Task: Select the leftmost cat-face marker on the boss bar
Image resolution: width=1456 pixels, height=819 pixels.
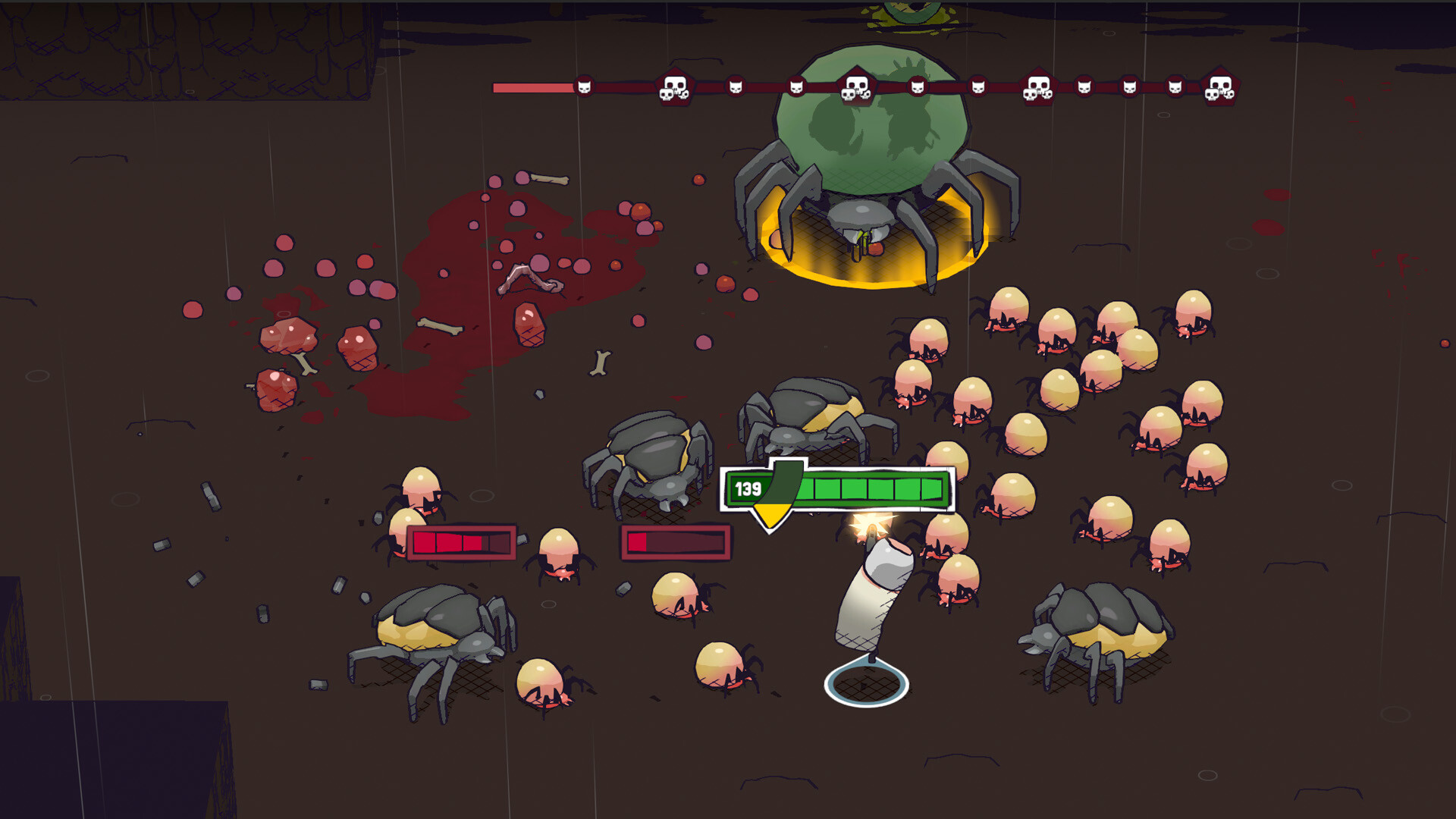Action: click(x=585, y=87)
